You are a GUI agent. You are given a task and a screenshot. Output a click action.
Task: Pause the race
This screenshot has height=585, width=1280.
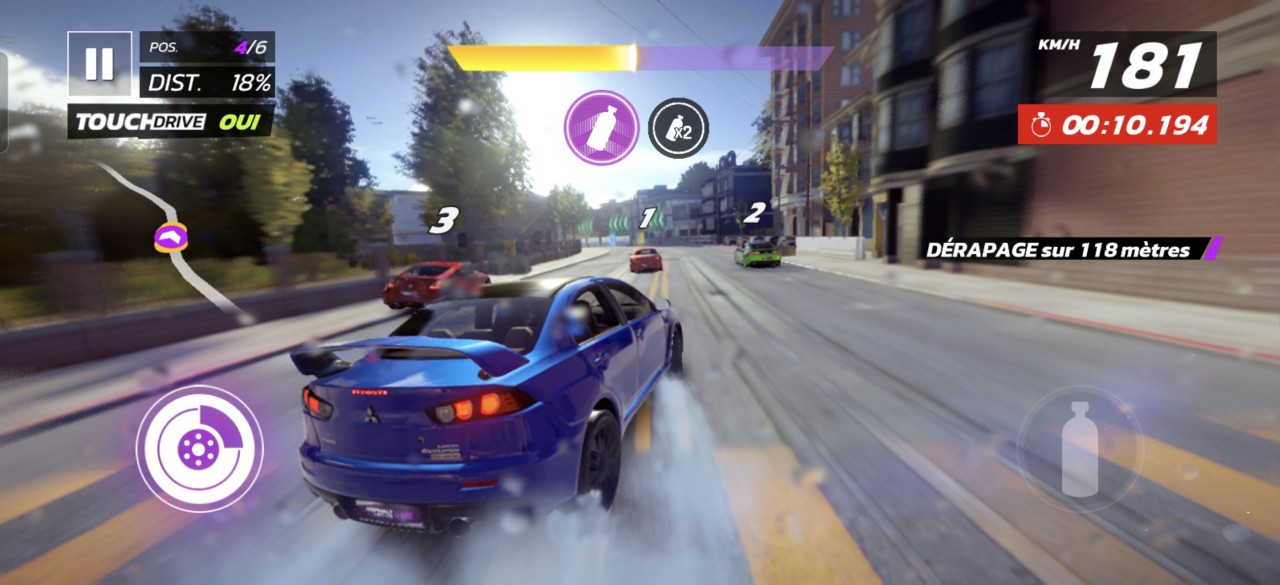coord(99,64)
